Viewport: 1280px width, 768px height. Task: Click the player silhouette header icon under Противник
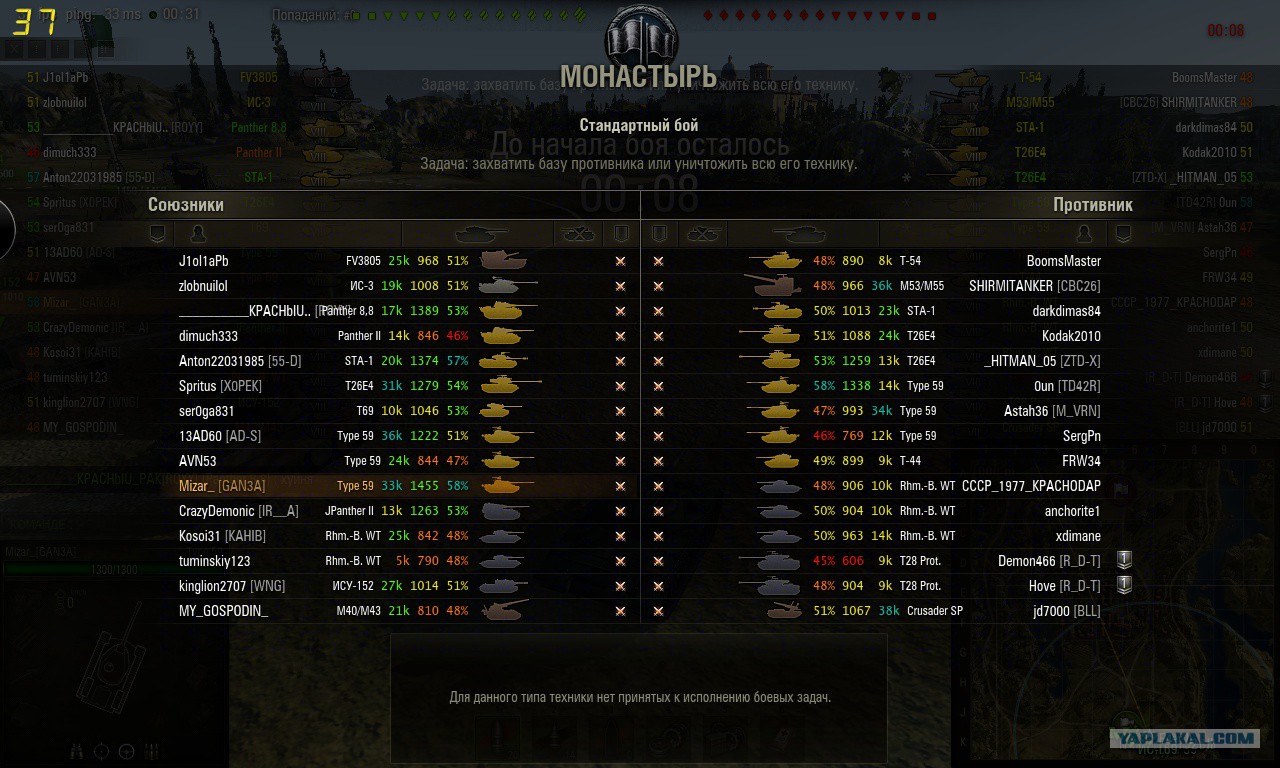point(1084,234)
